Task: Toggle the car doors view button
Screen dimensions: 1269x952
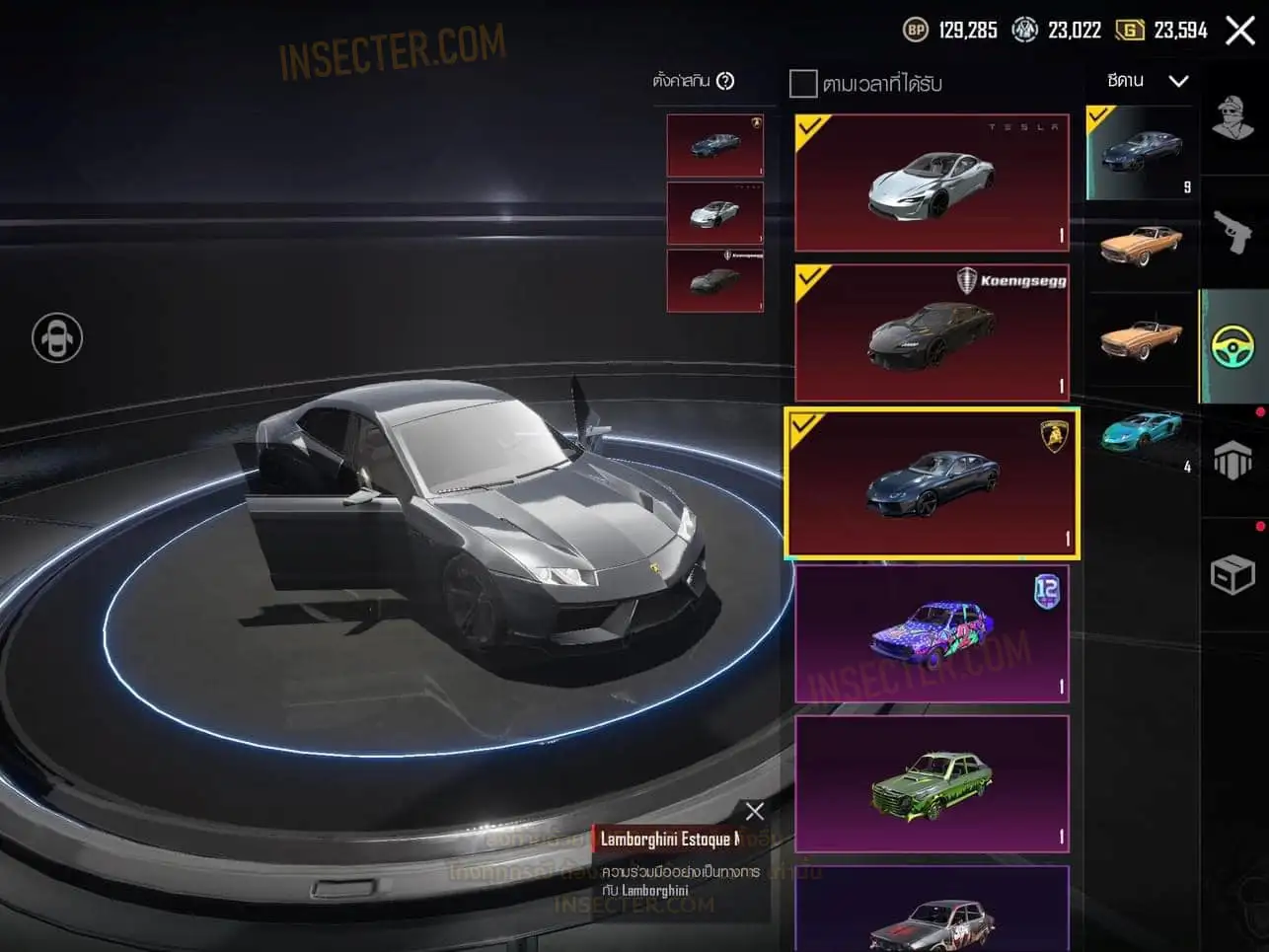Action: tap(57, 337)
